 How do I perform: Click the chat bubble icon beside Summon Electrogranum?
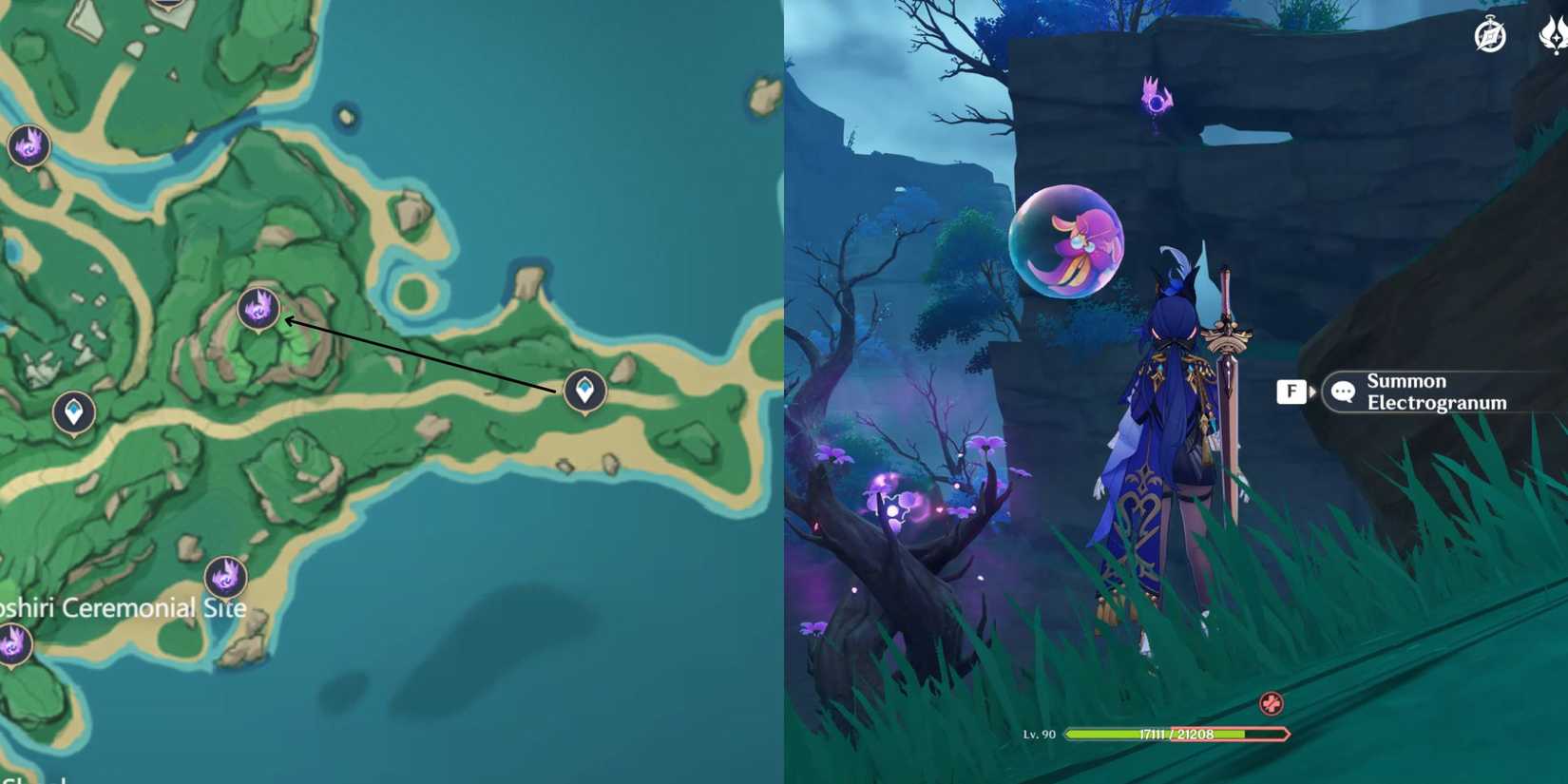click(1342, 392)
